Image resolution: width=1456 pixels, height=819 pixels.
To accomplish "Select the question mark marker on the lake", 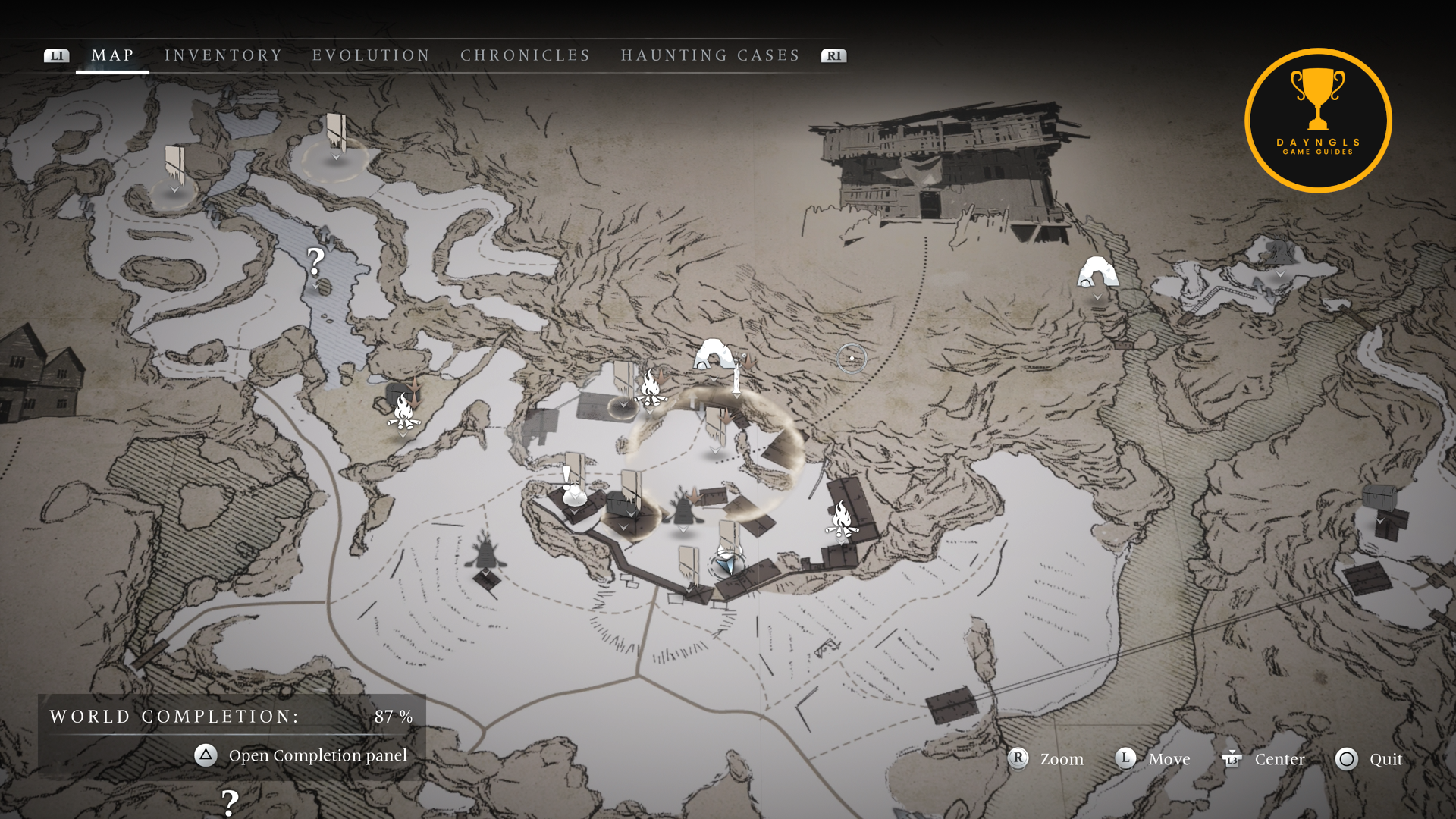I will [x=315, y=262].
